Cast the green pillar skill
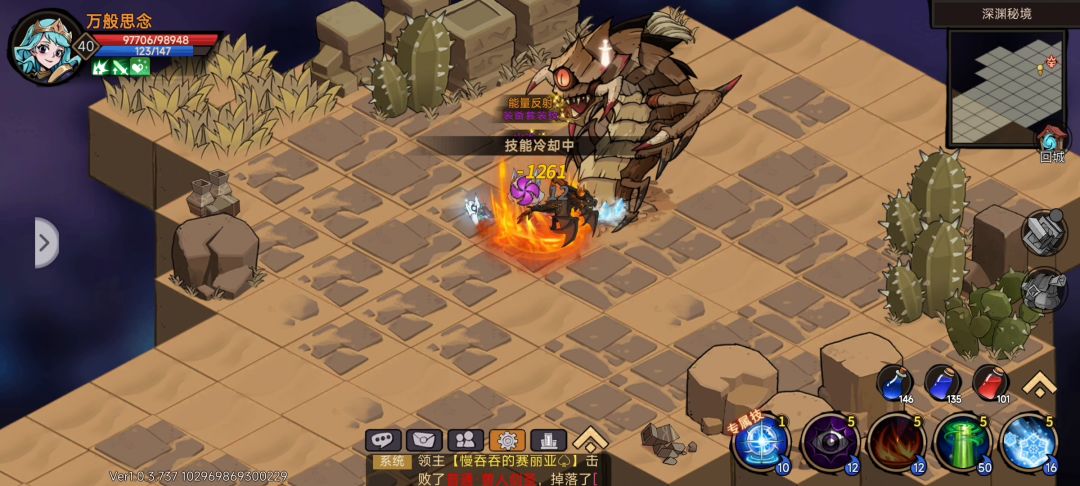 pyautogui.click(x=962, y=441)
